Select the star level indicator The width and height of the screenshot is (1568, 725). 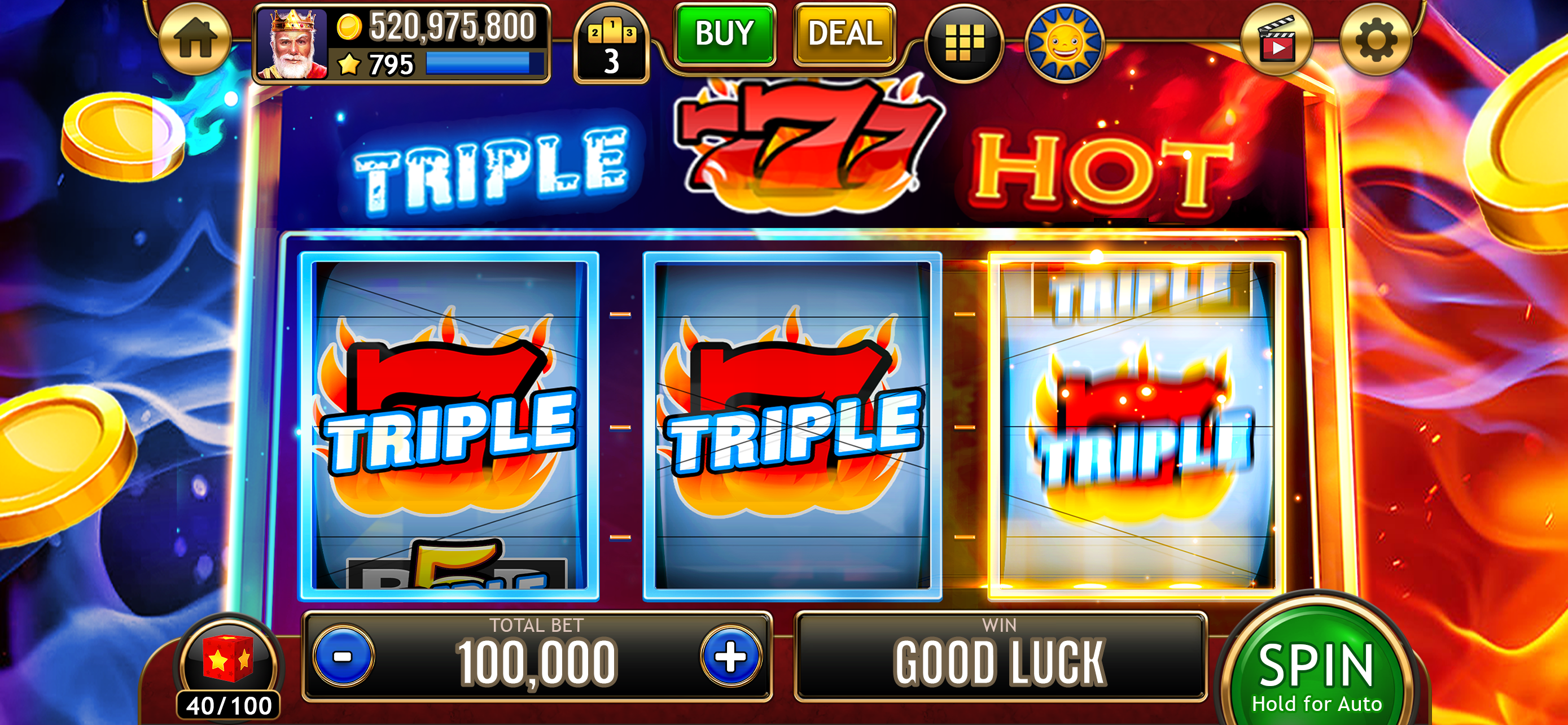click(x=349, y=62)
